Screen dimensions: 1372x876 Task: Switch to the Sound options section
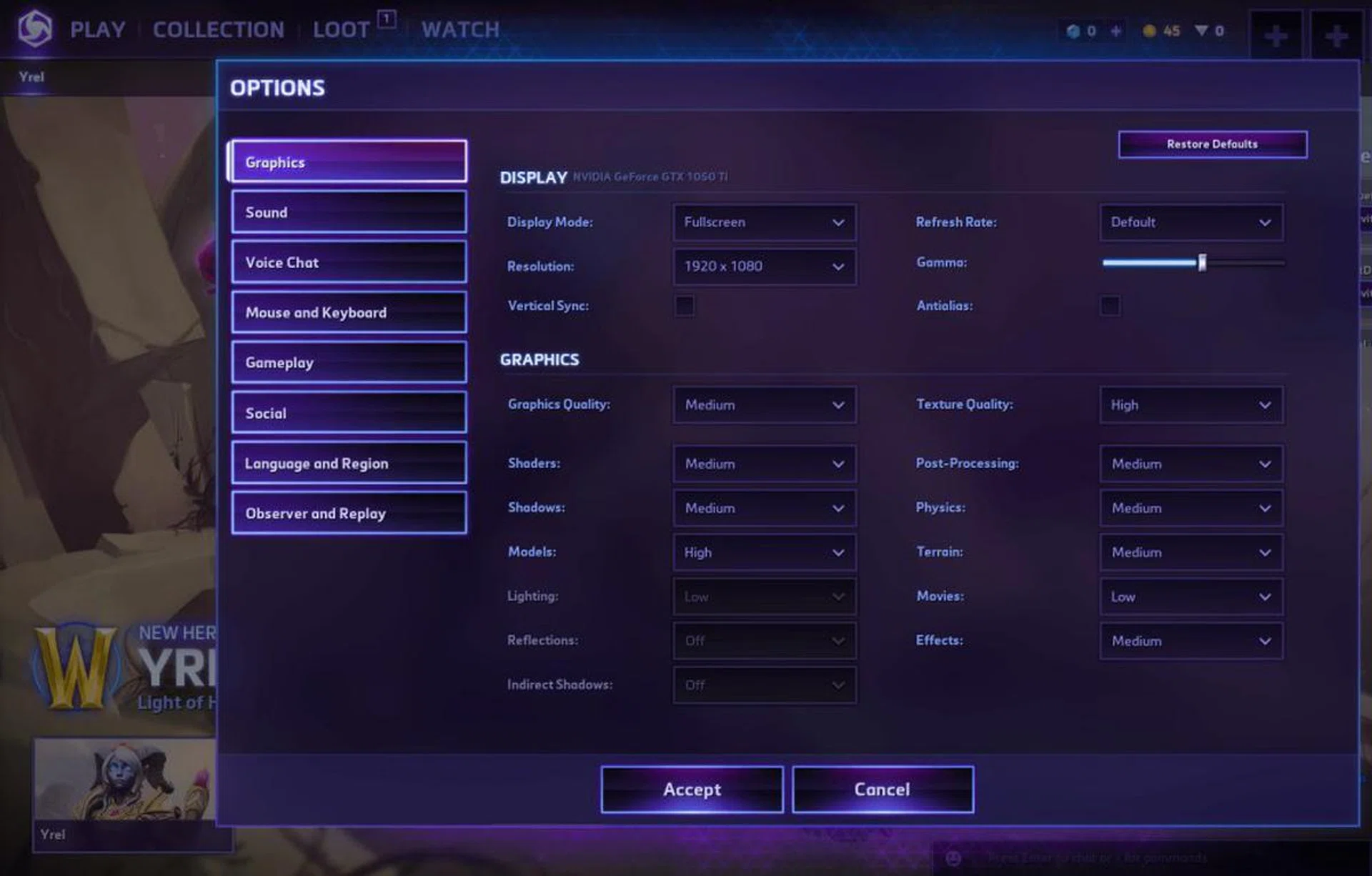click(x=348, y=211)
